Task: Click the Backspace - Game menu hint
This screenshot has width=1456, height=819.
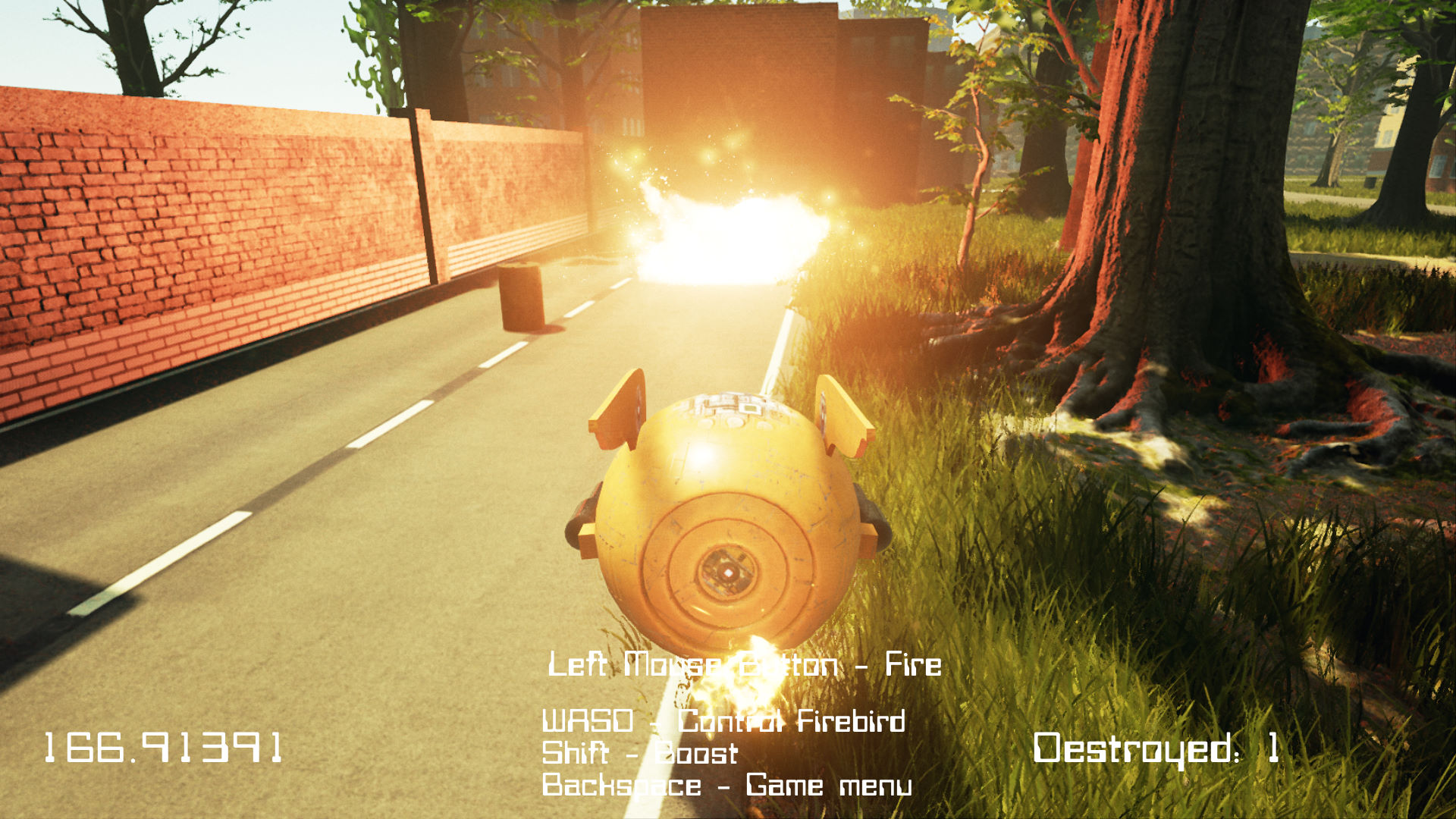Action: coord(728,786)
